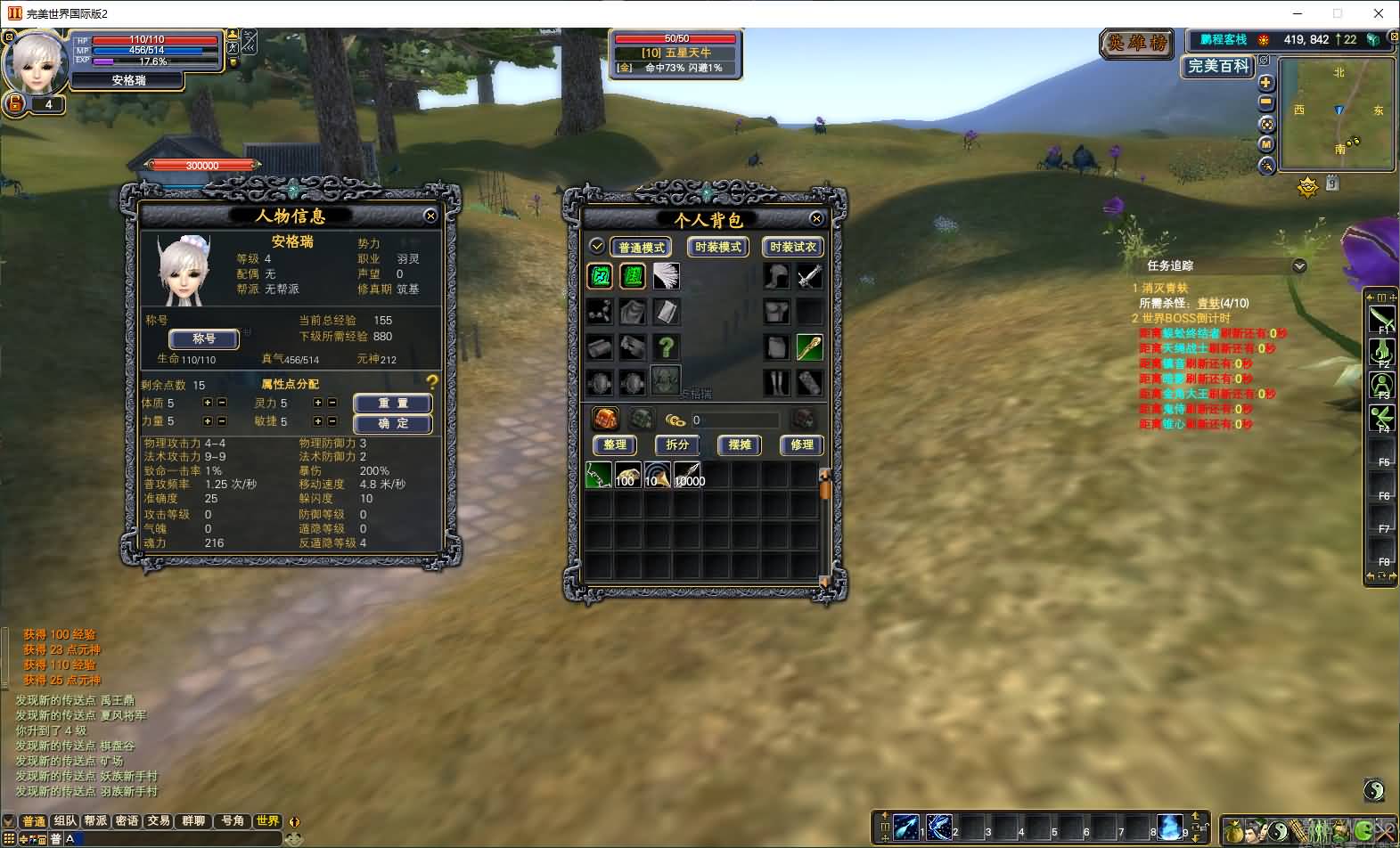Select the equipped sword weapon slot
1400x848 pixels.
tap(809, 276)
